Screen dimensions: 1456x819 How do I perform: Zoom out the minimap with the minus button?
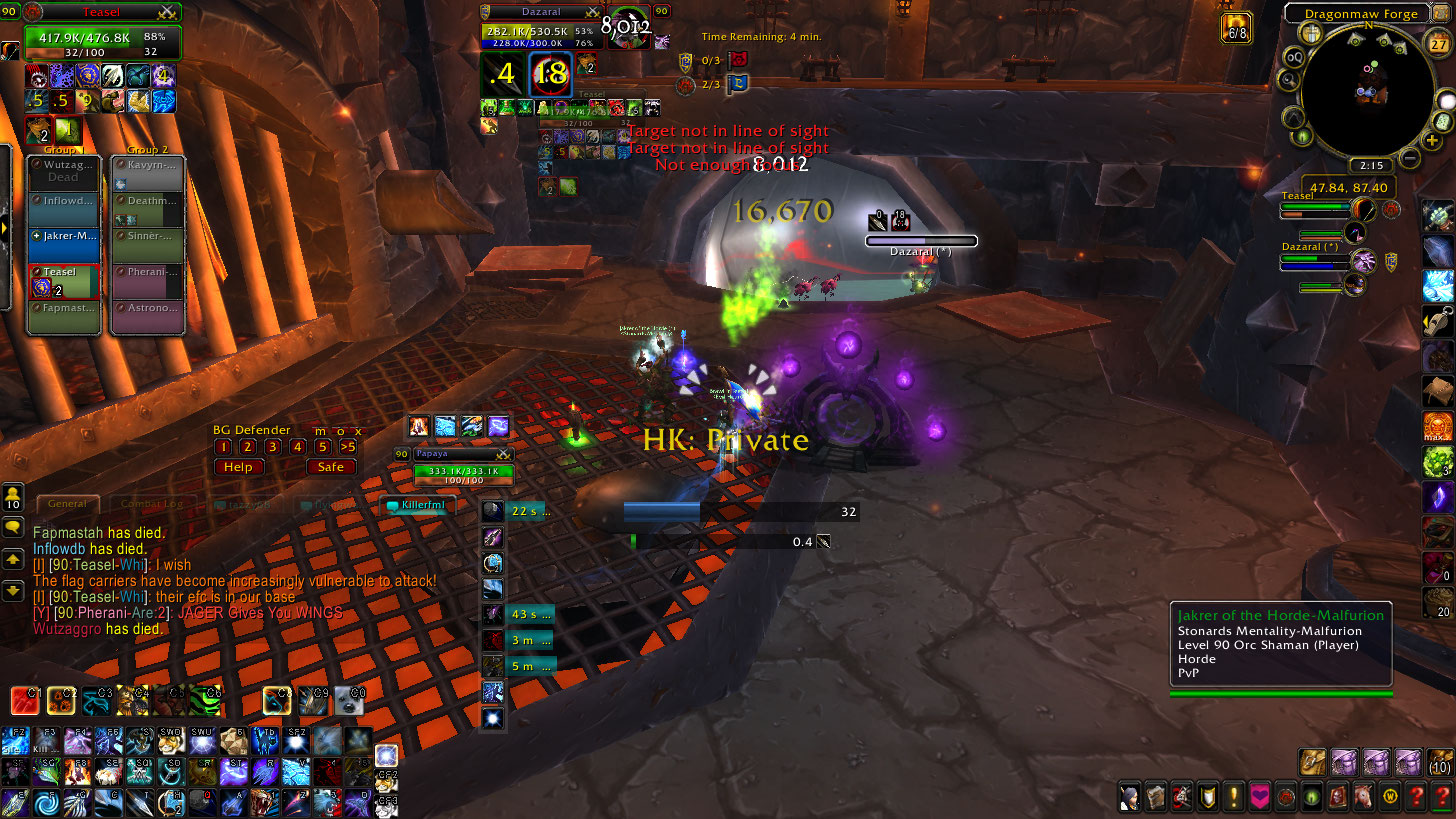tap(1409, 158)
